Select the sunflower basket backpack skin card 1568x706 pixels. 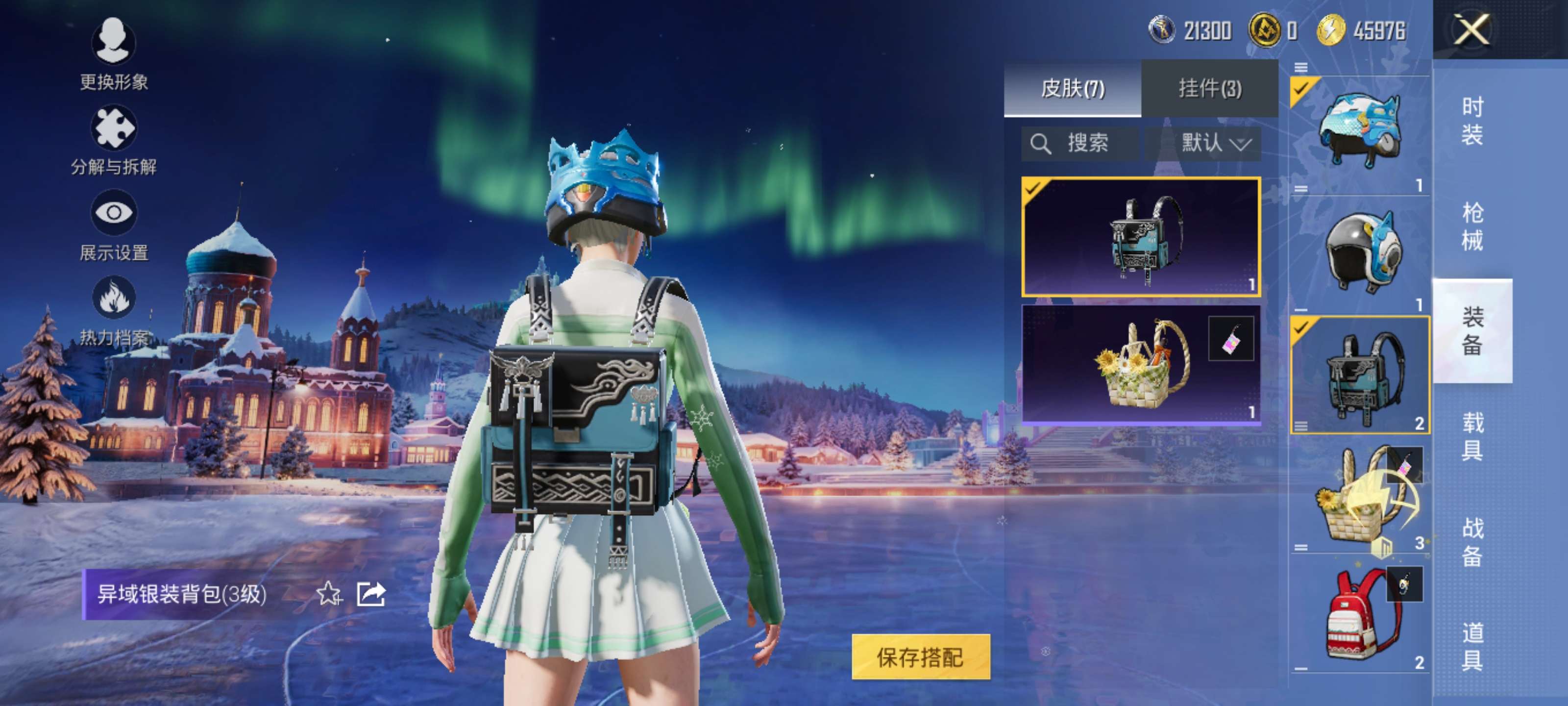click(x=1140, y=364)
